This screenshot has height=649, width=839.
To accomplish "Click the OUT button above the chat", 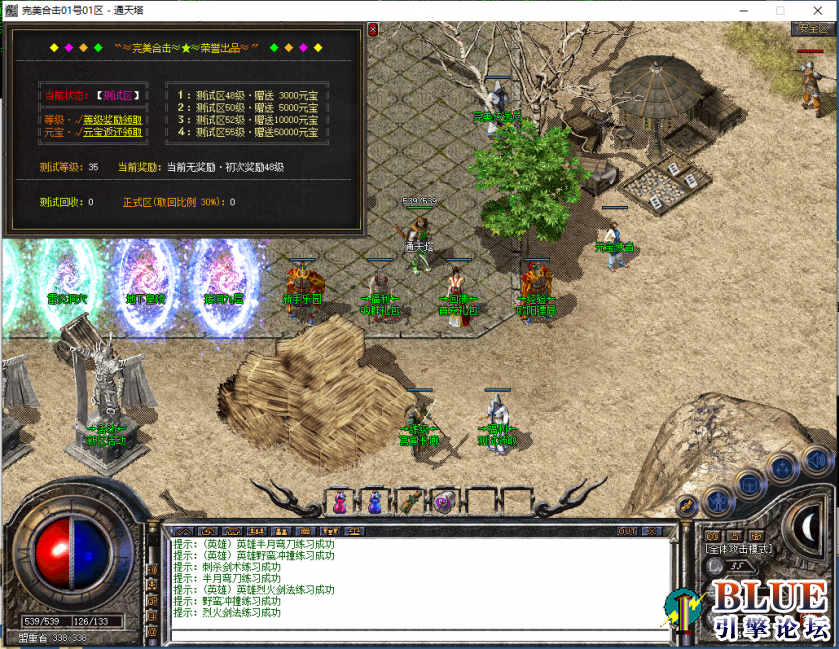I will pyautogui.click(x=627, y=531).
